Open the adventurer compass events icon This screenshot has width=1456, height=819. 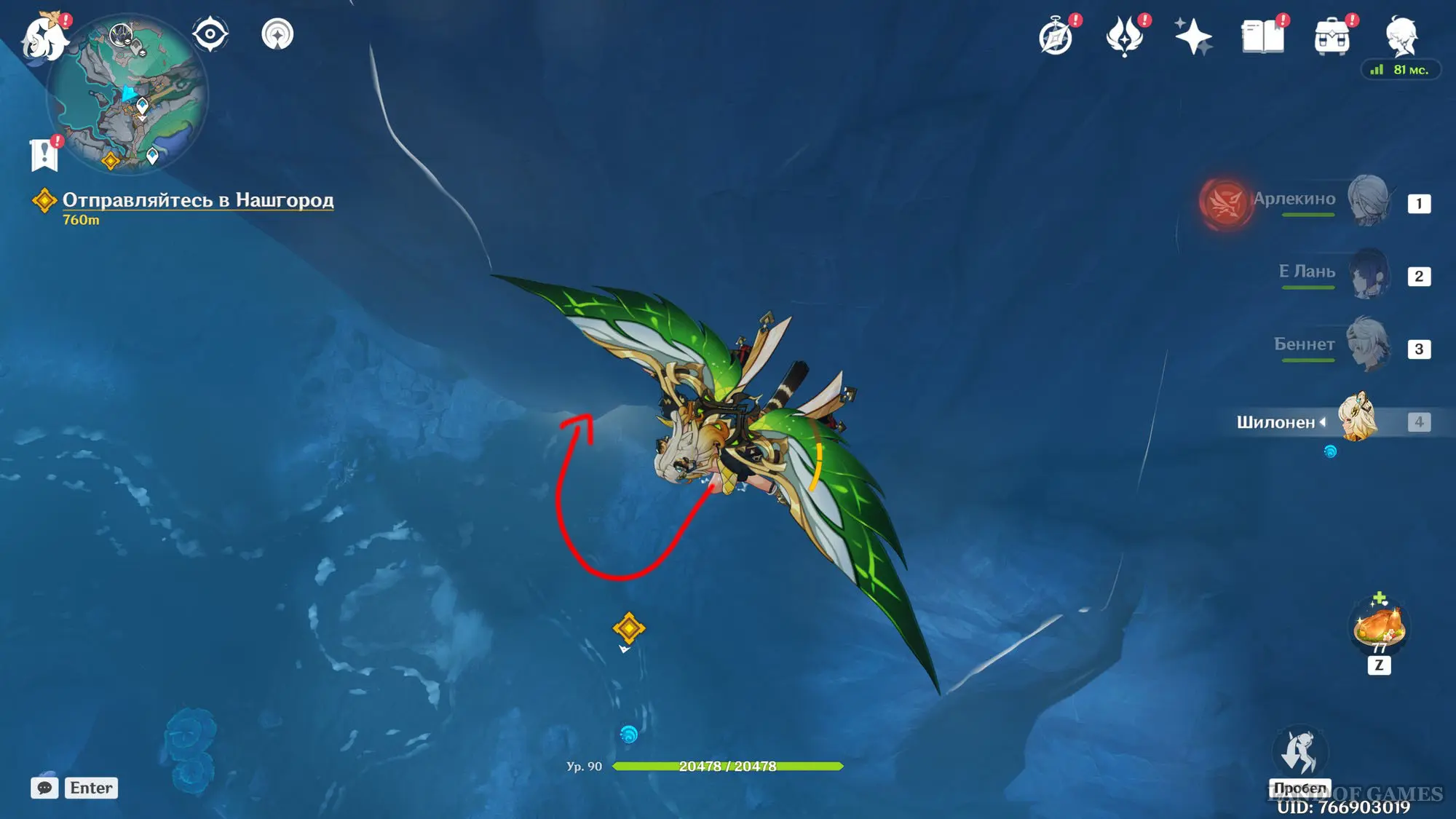pos(1056,36)
